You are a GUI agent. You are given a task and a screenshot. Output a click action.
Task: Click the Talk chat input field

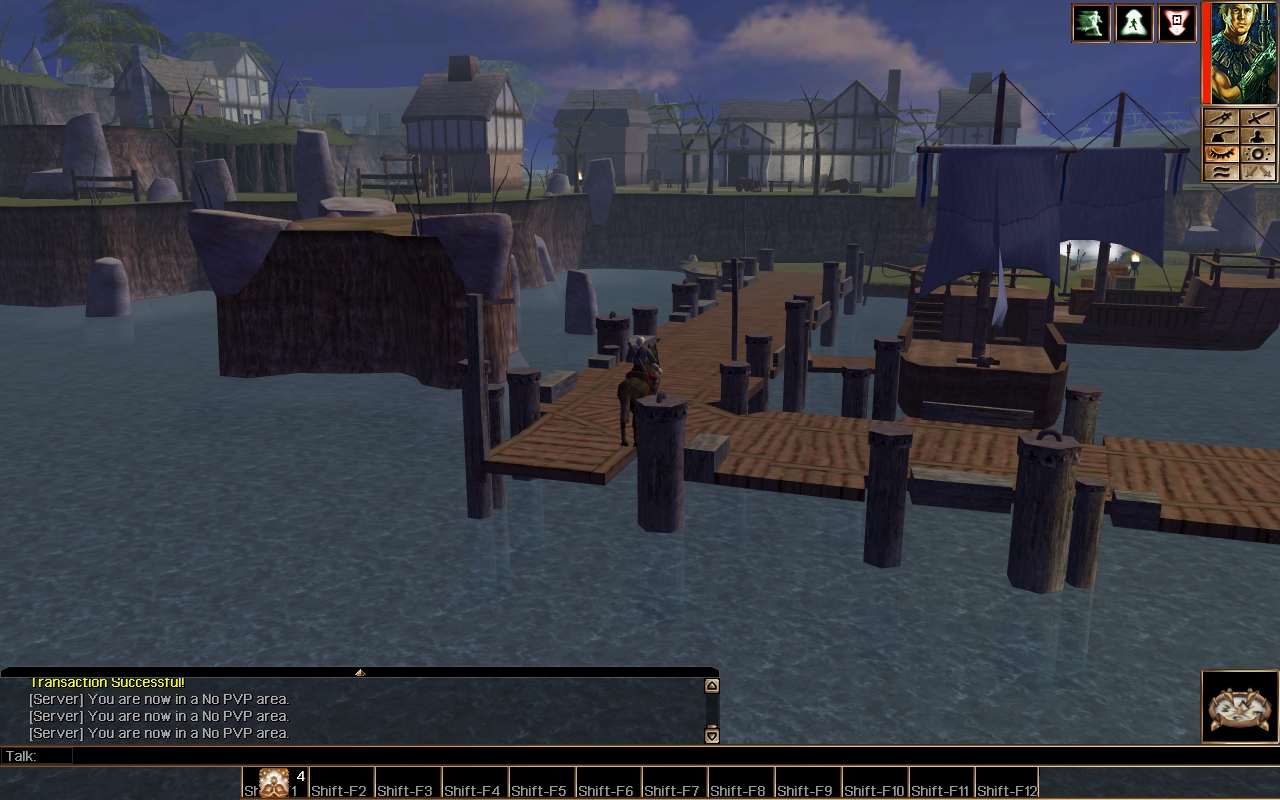tap(390, 756)
